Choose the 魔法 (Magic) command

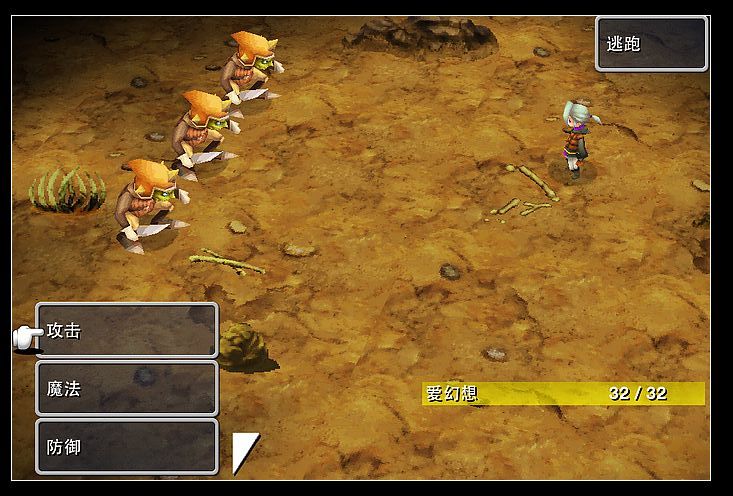point(127,388)
